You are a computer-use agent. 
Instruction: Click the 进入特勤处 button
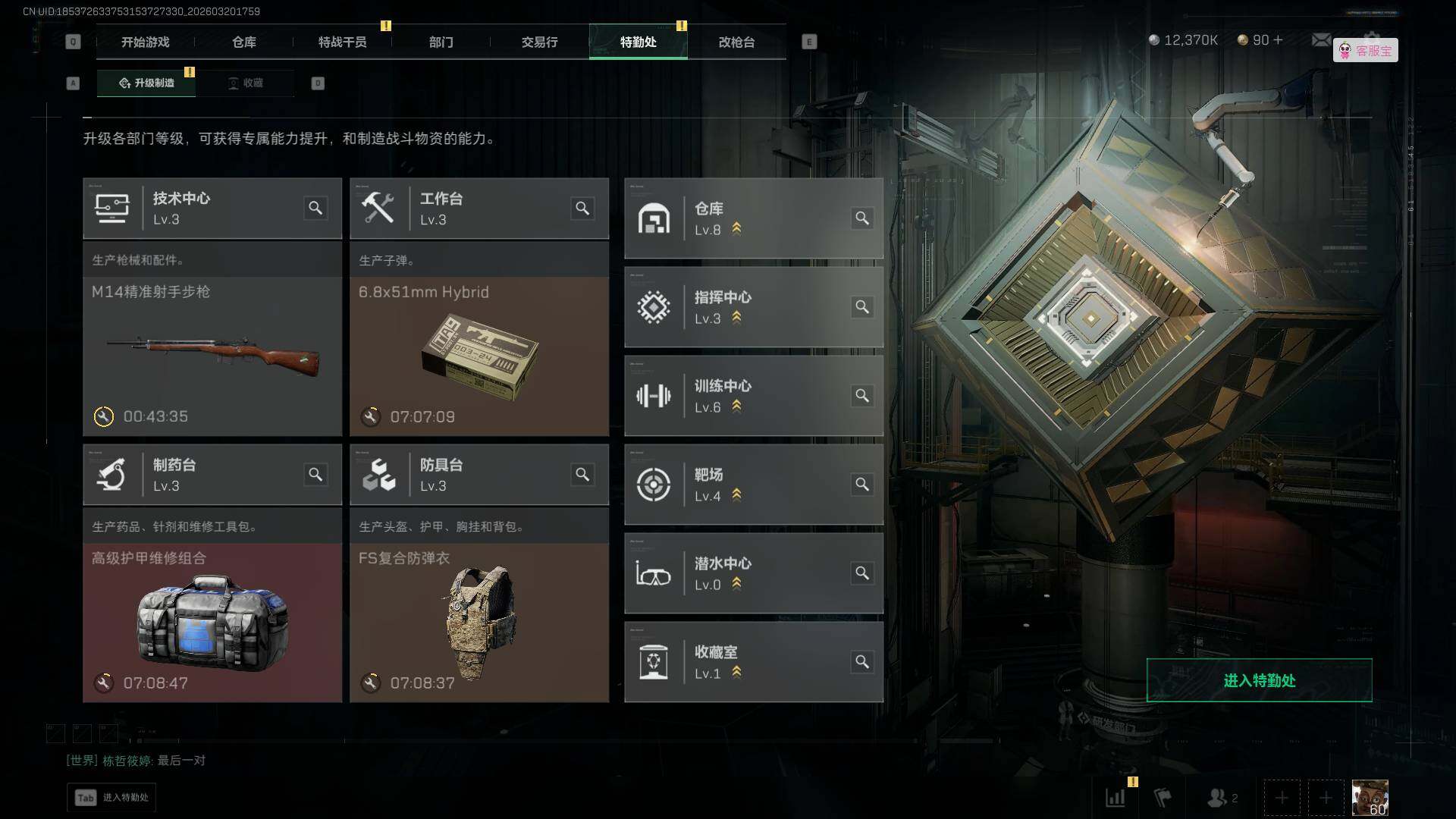pos(1259,680)
